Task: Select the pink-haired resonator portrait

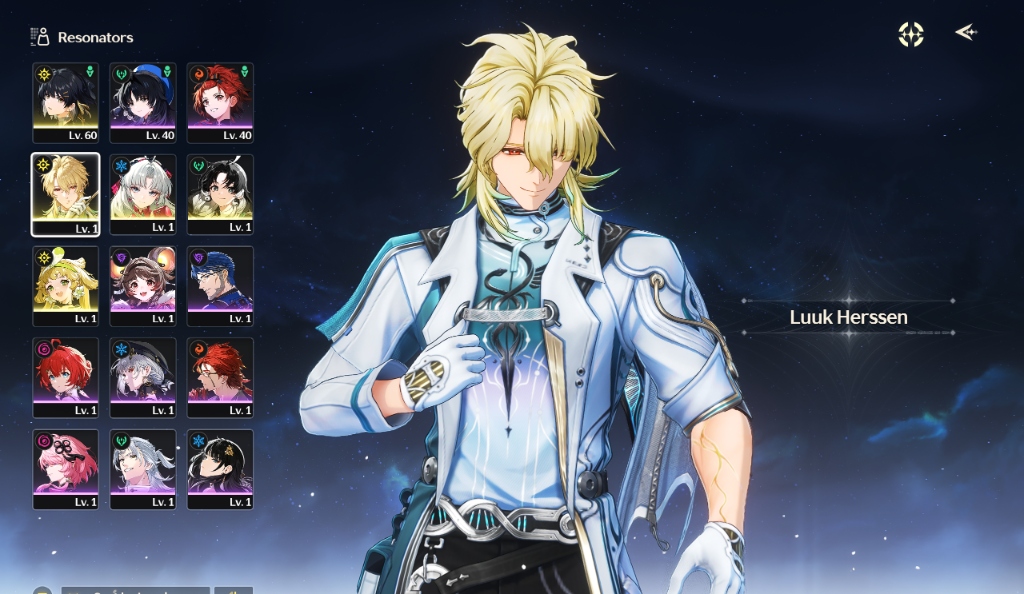Action: pyautogui.click(x=66, y=469)
